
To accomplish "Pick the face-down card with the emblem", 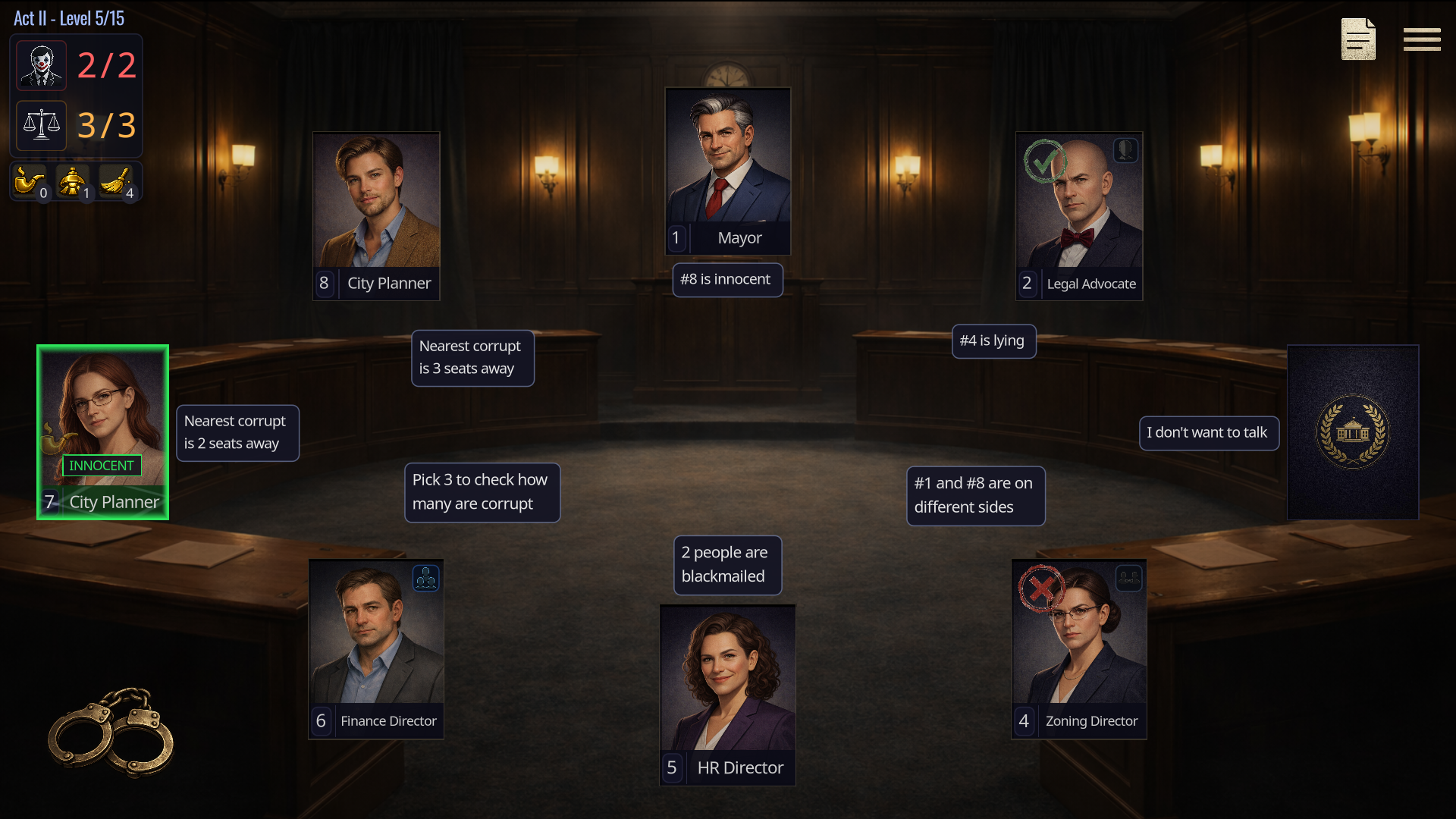I will pos(1353,432).
